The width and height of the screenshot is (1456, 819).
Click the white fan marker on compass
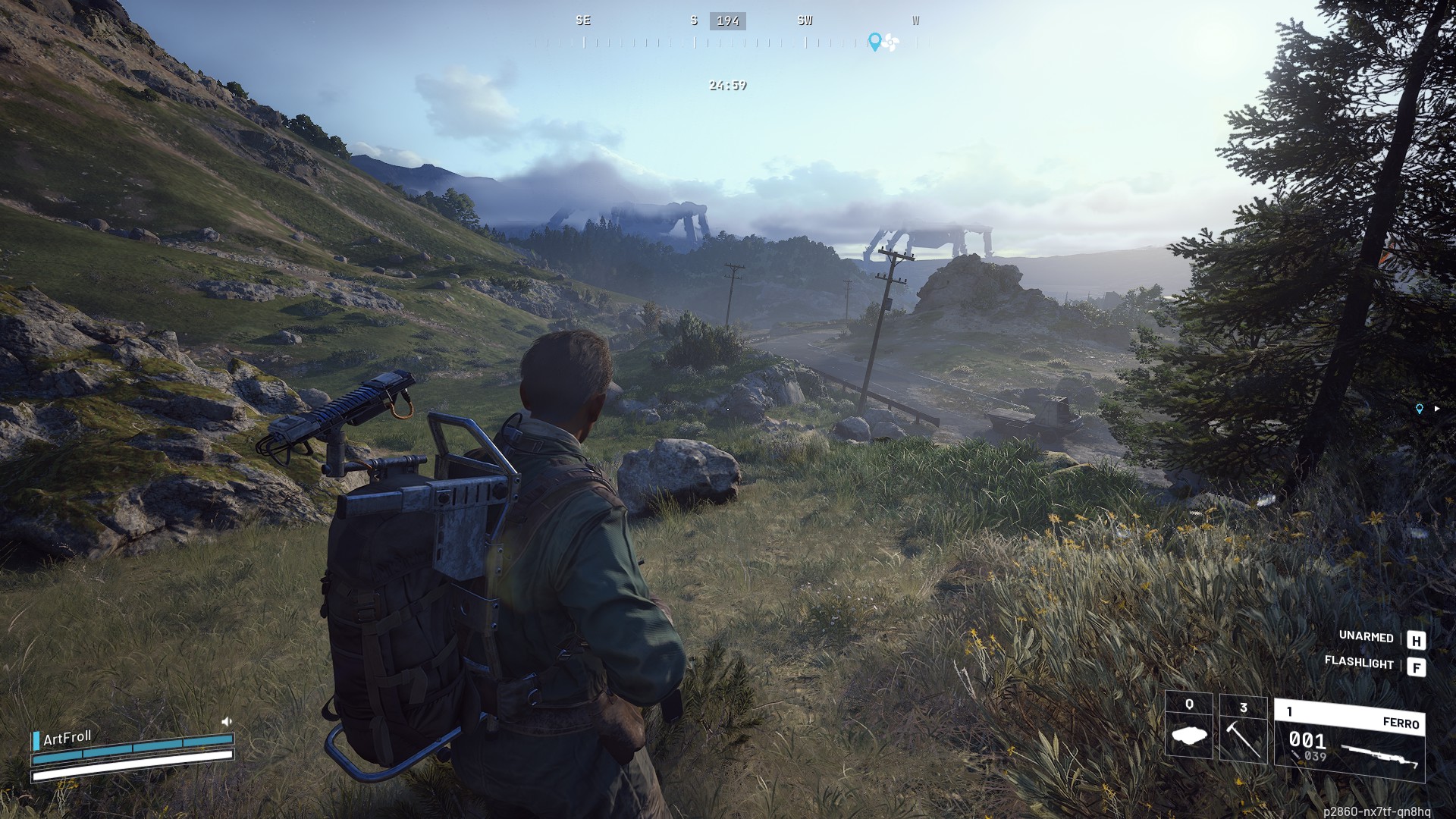tap(890, 43)
